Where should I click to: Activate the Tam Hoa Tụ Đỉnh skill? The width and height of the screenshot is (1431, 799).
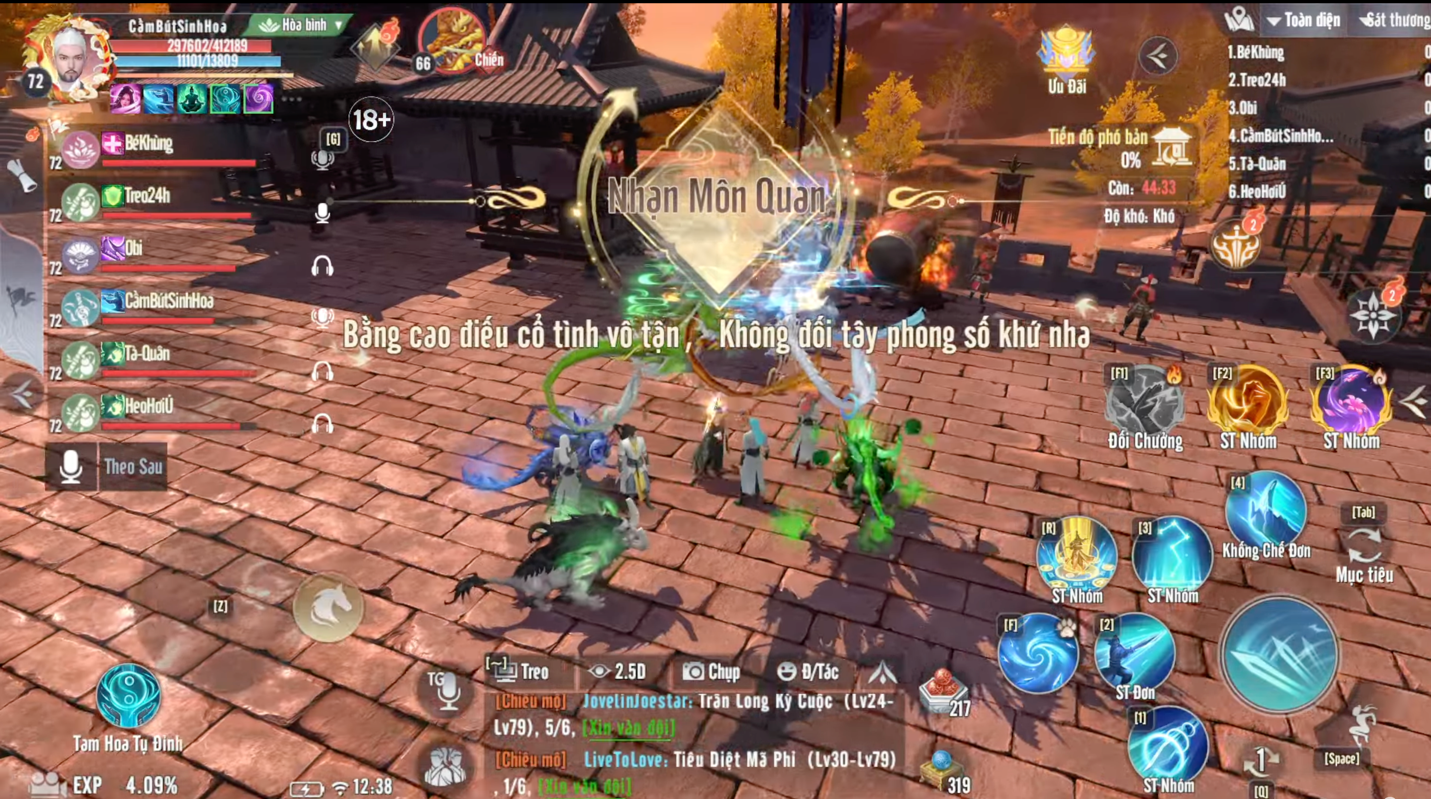click(x=128, y=695)
